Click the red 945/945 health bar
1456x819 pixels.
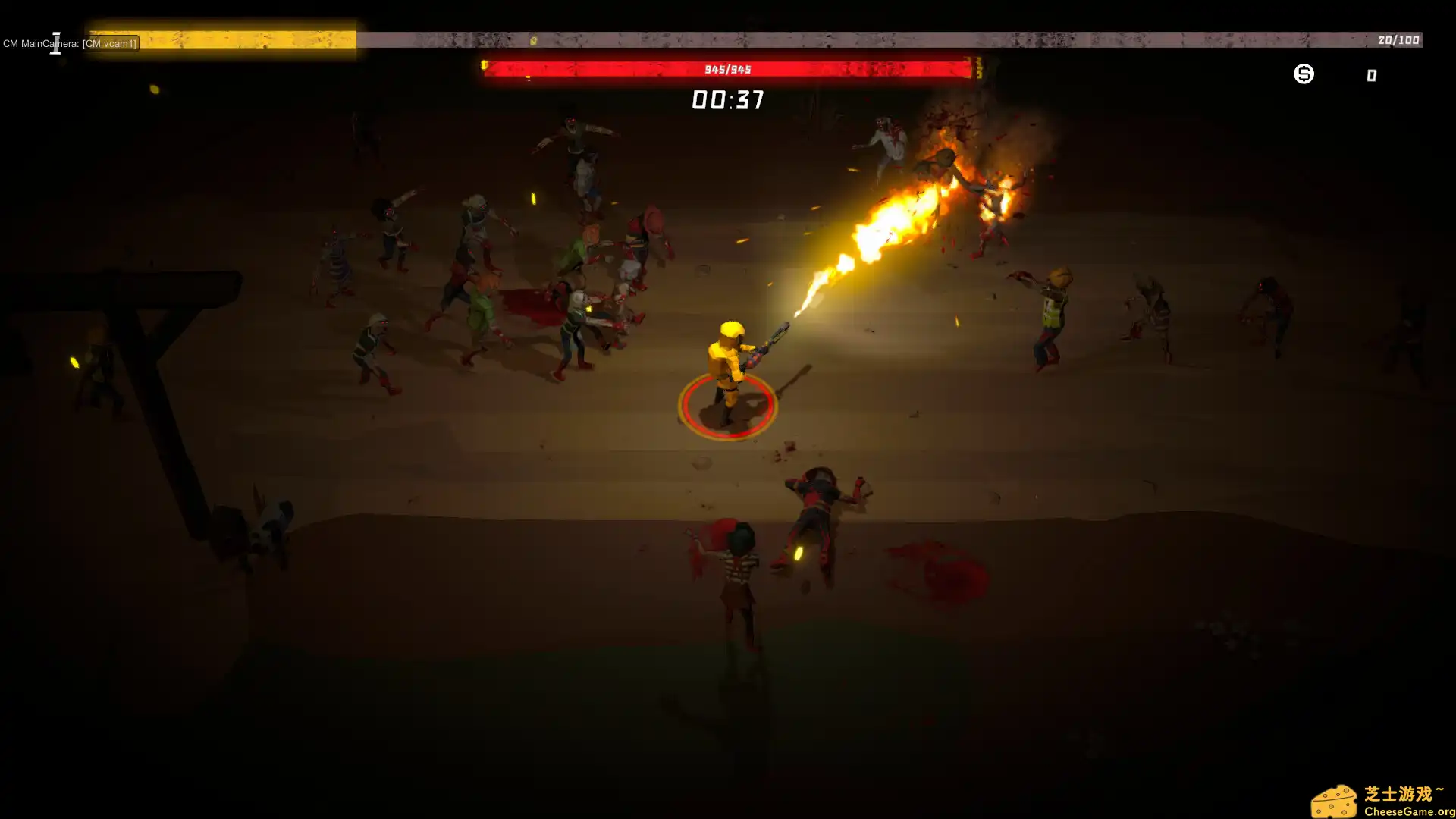coord(728,69)
